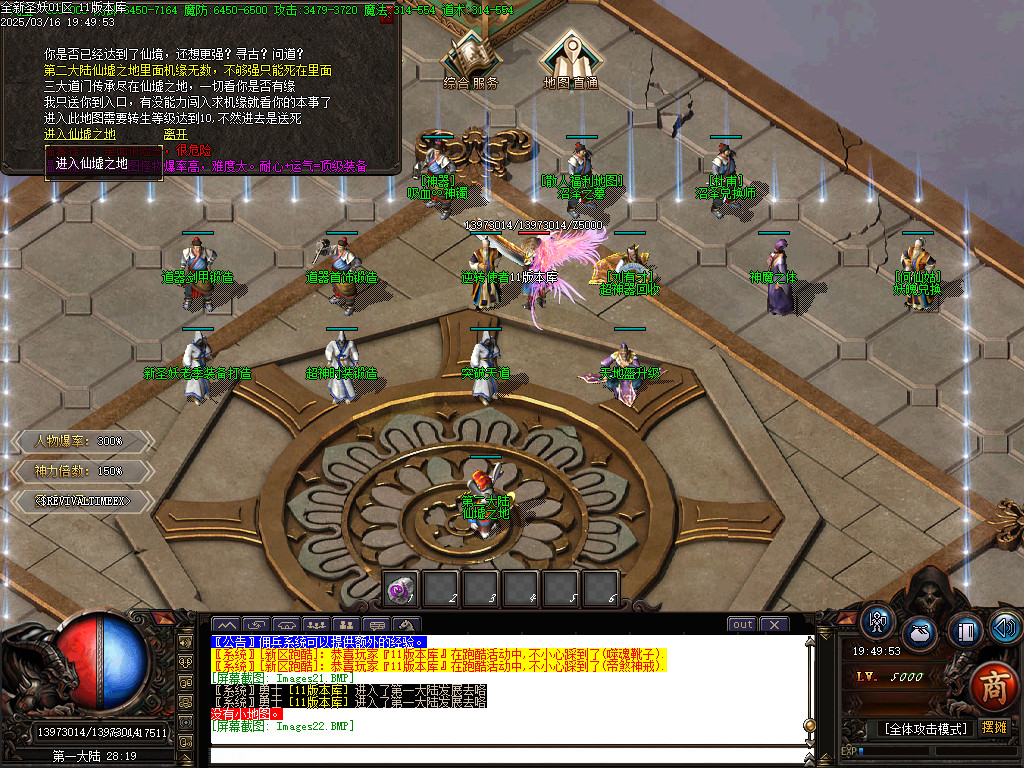Open the 地图直通 map teleport icon
1024x768 pixels.
pos(570,61)
